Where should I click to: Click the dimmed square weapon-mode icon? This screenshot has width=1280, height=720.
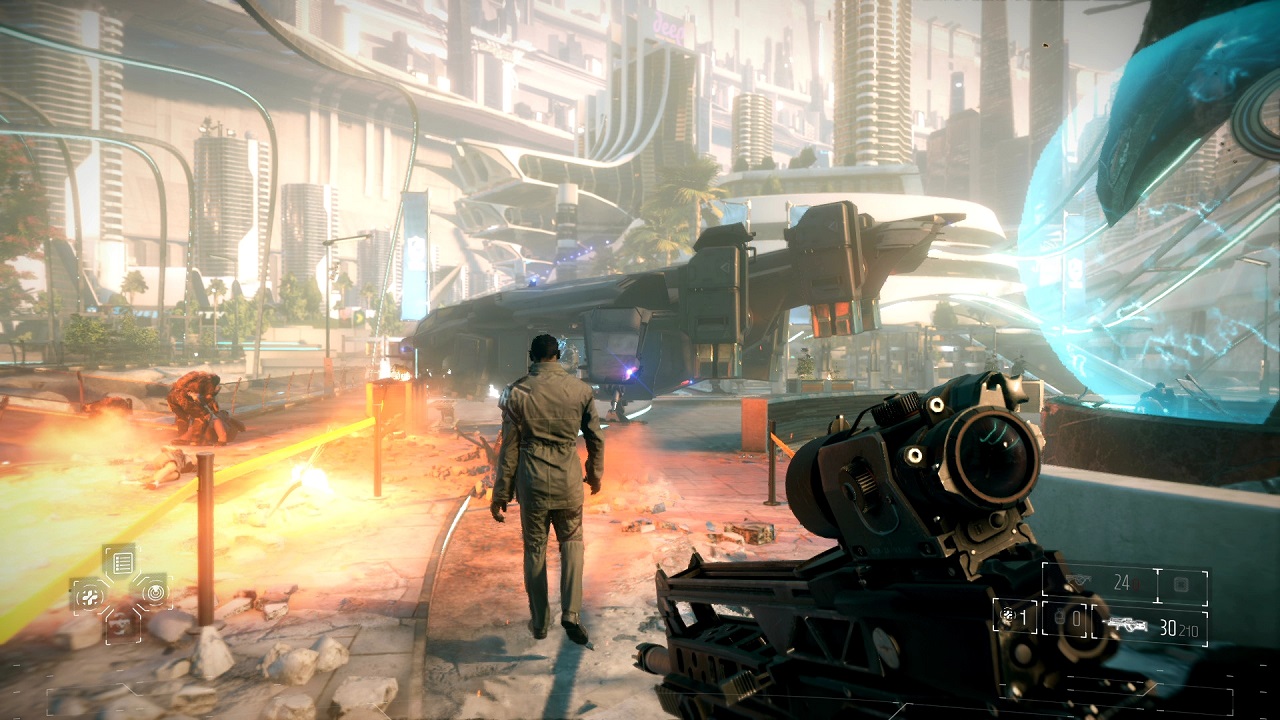point(1181,583)
